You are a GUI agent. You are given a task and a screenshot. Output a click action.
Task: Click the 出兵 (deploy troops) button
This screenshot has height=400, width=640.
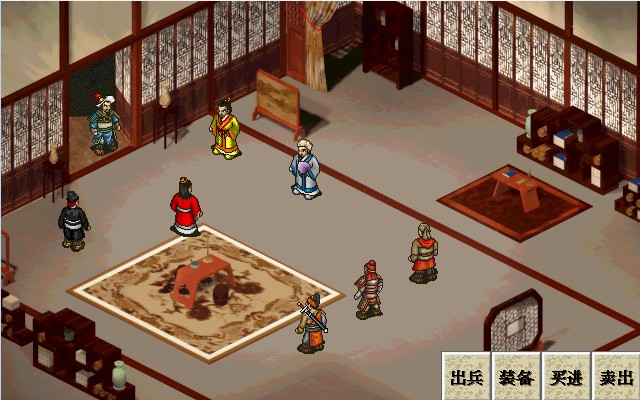pyautogui.click(x=467, y=377)
